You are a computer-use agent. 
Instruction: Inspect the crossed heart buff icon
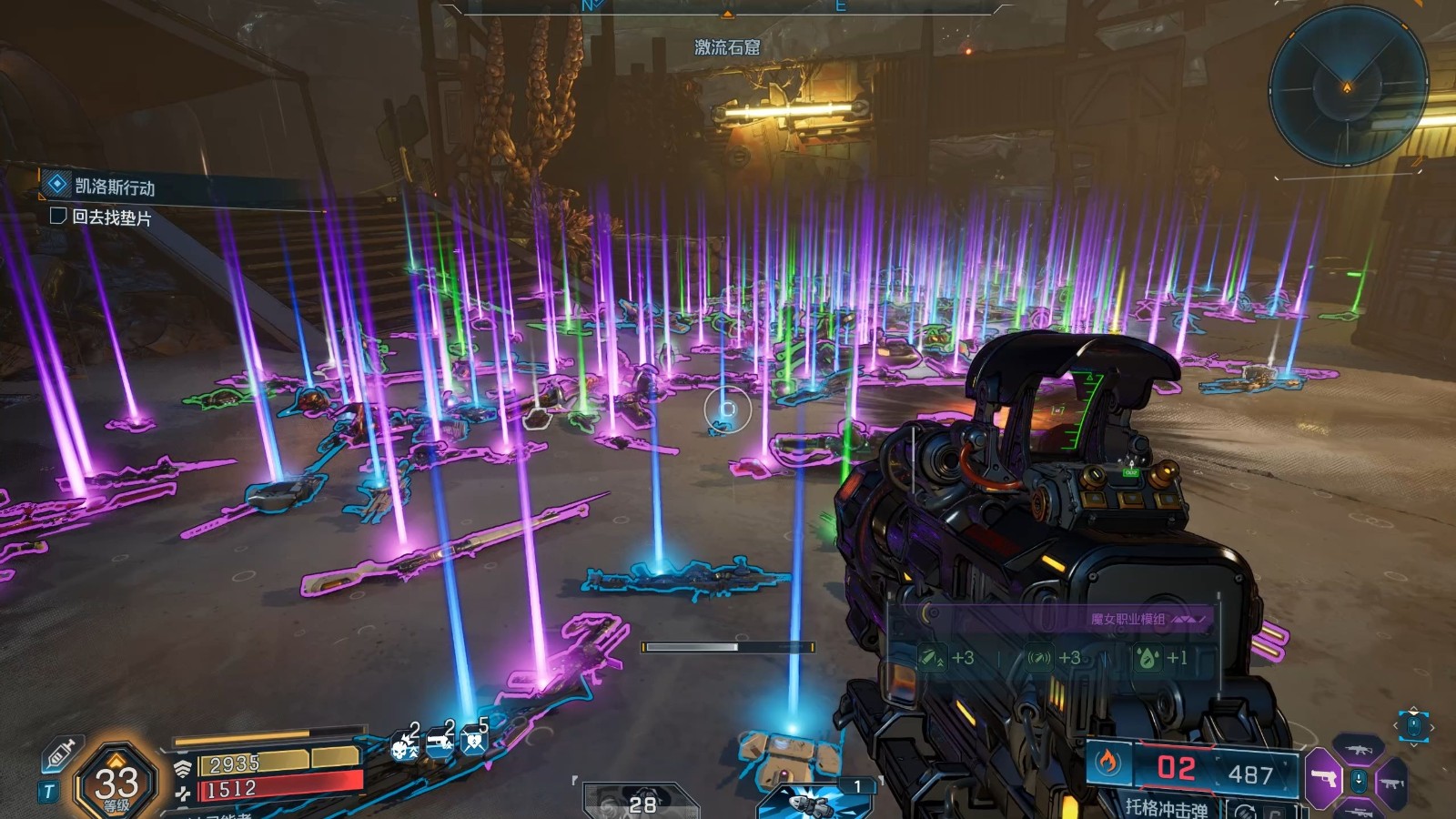click(473, 743)
